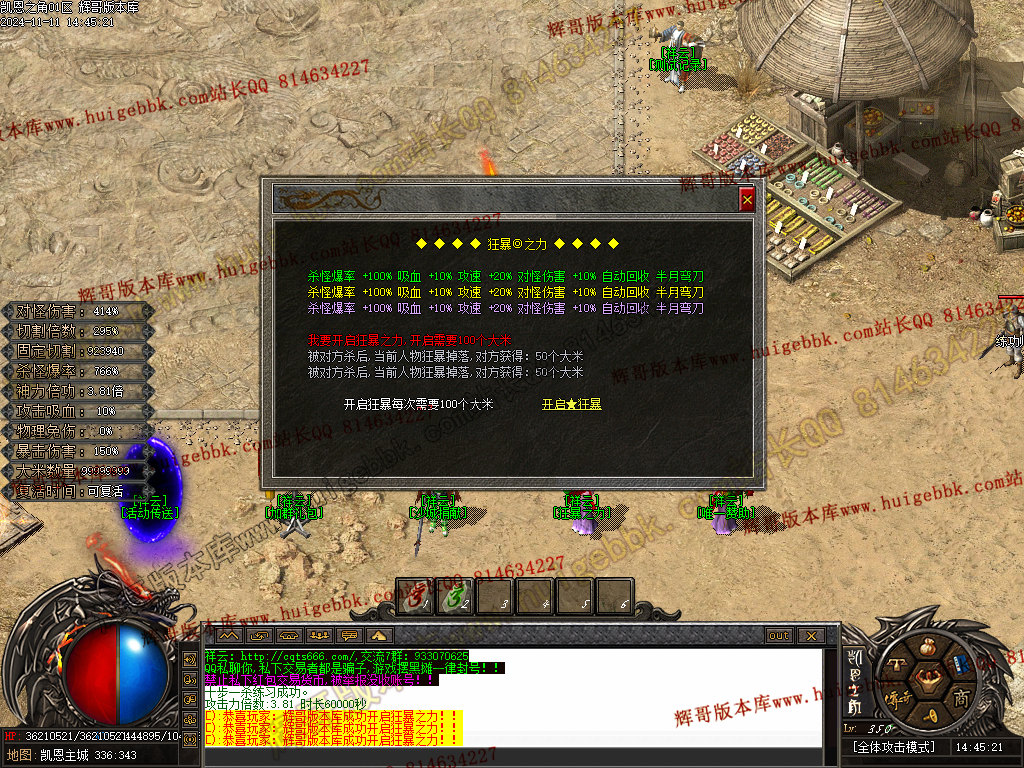The image size is (1024, 768).
Task: Close the 狂暴之力 dialog with the red X
Action: 747,200
